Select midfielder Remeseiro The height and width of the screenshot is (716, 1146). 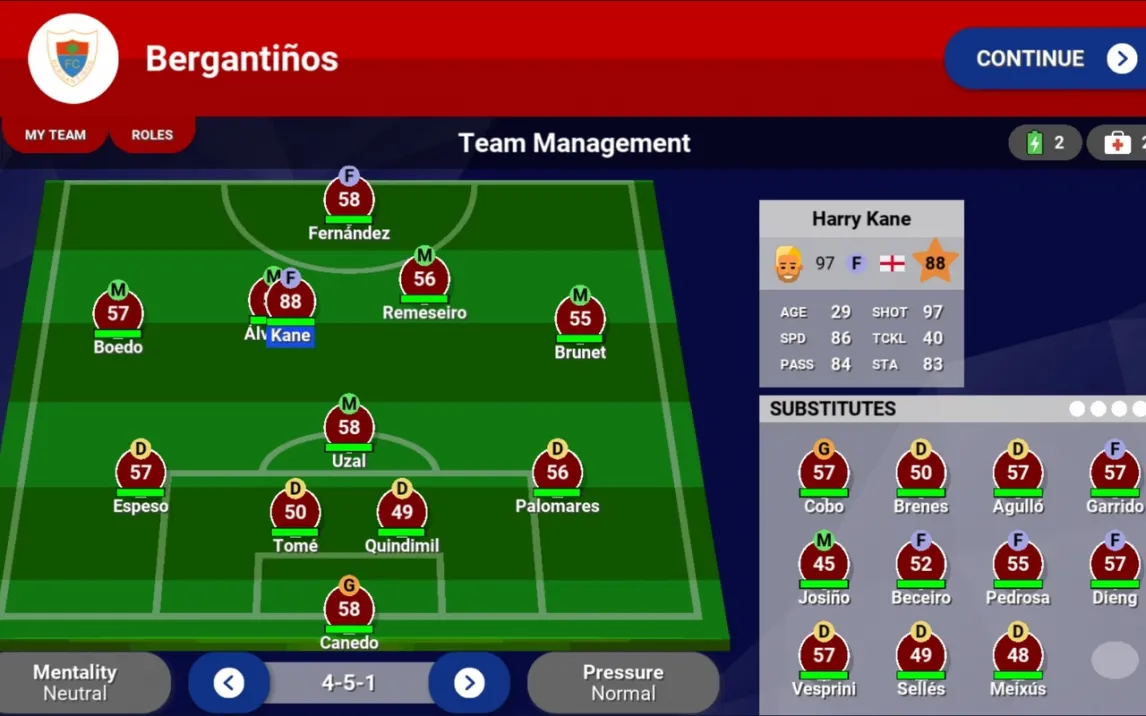pos(425,280)
